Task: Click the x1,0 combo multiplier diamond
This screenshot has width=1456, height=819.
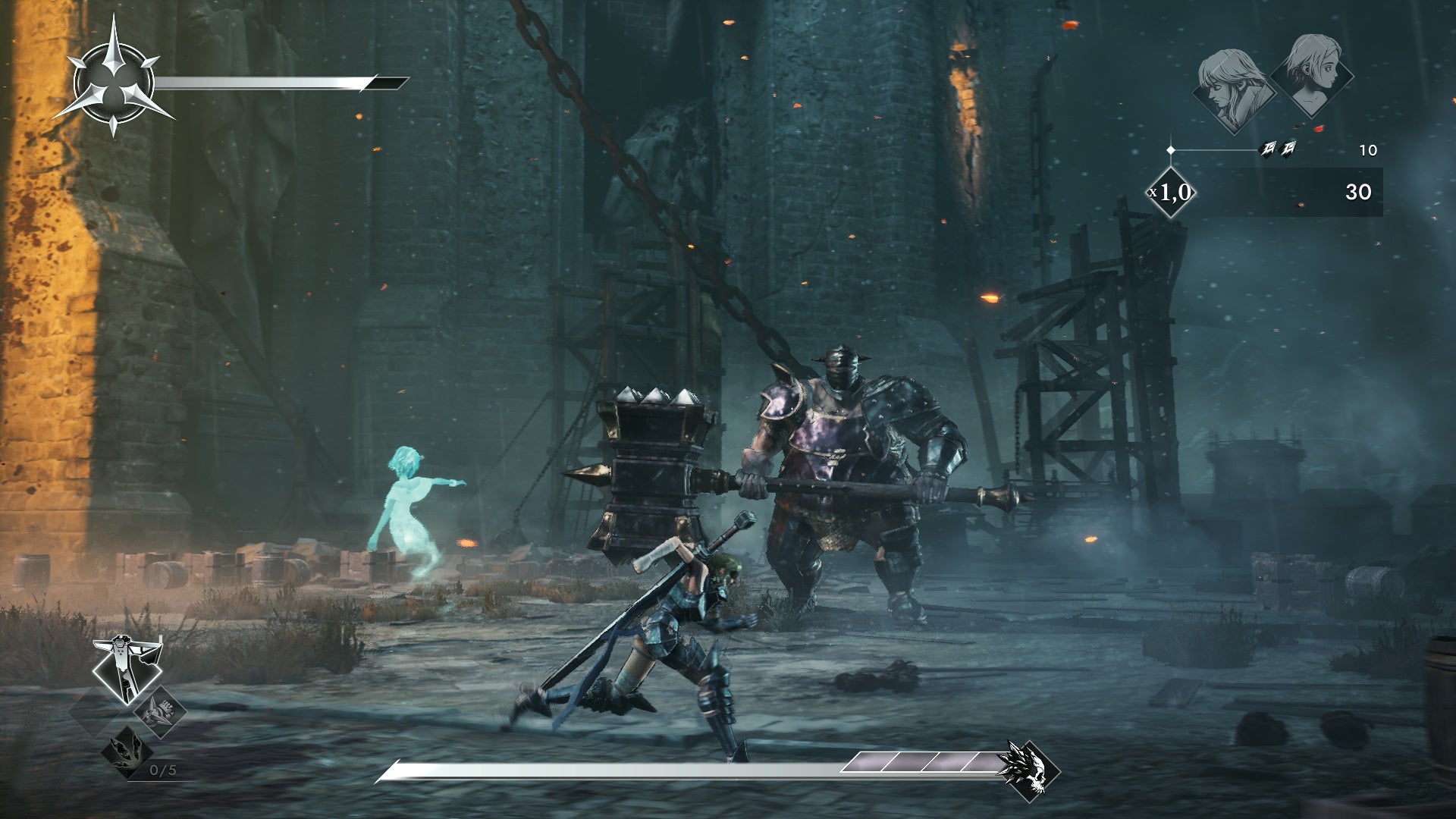Action: (1171, 192)
